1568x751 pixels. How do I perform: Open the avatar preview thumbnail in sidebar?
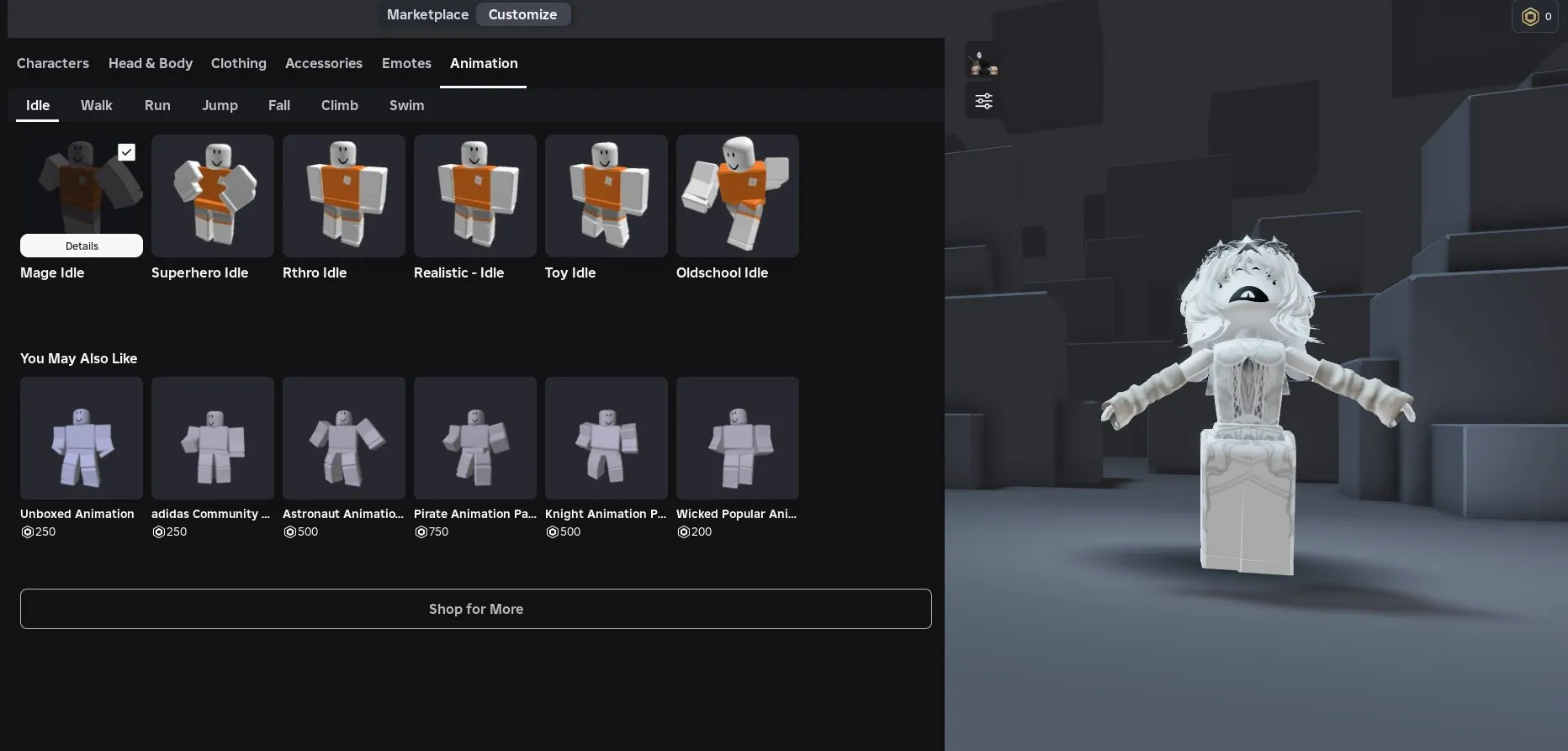[x=983, y=61]
